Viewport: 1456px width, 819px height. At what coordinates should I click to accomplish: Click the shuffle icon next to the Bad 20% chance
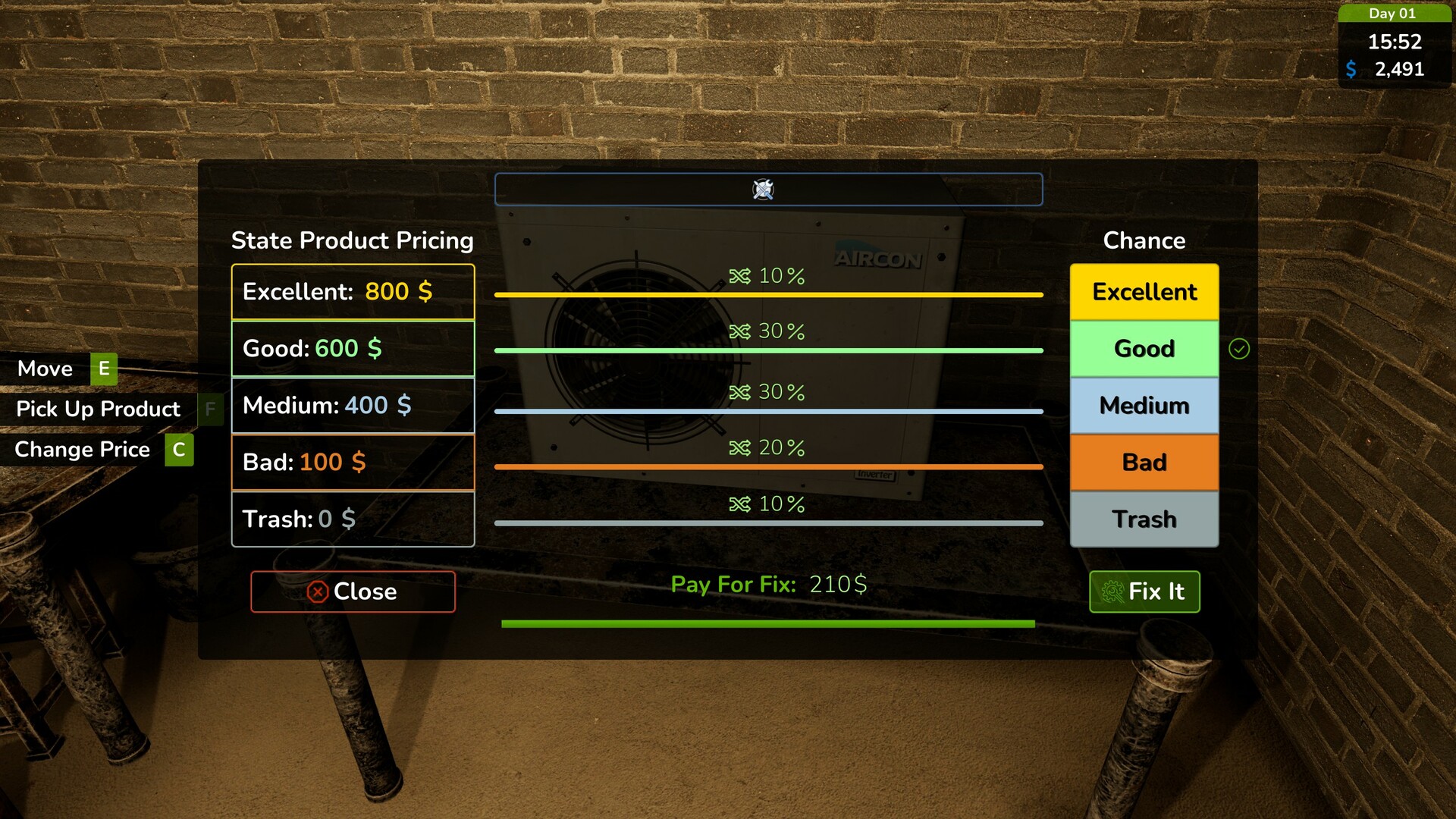point(741,447)
